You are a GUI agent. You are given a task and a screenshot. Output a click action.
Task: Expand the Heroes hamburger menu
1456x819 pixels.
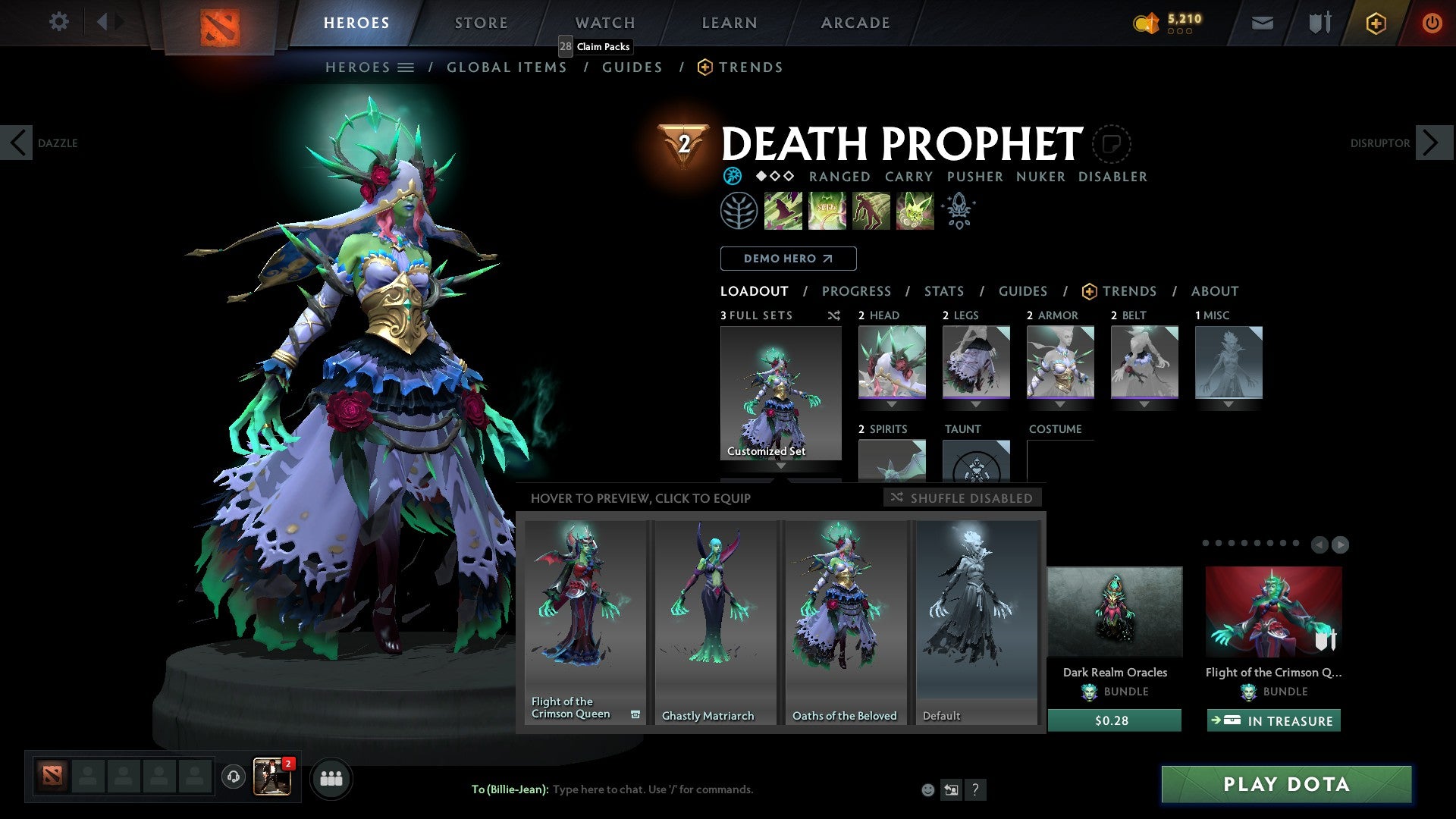tap(406, 67)
